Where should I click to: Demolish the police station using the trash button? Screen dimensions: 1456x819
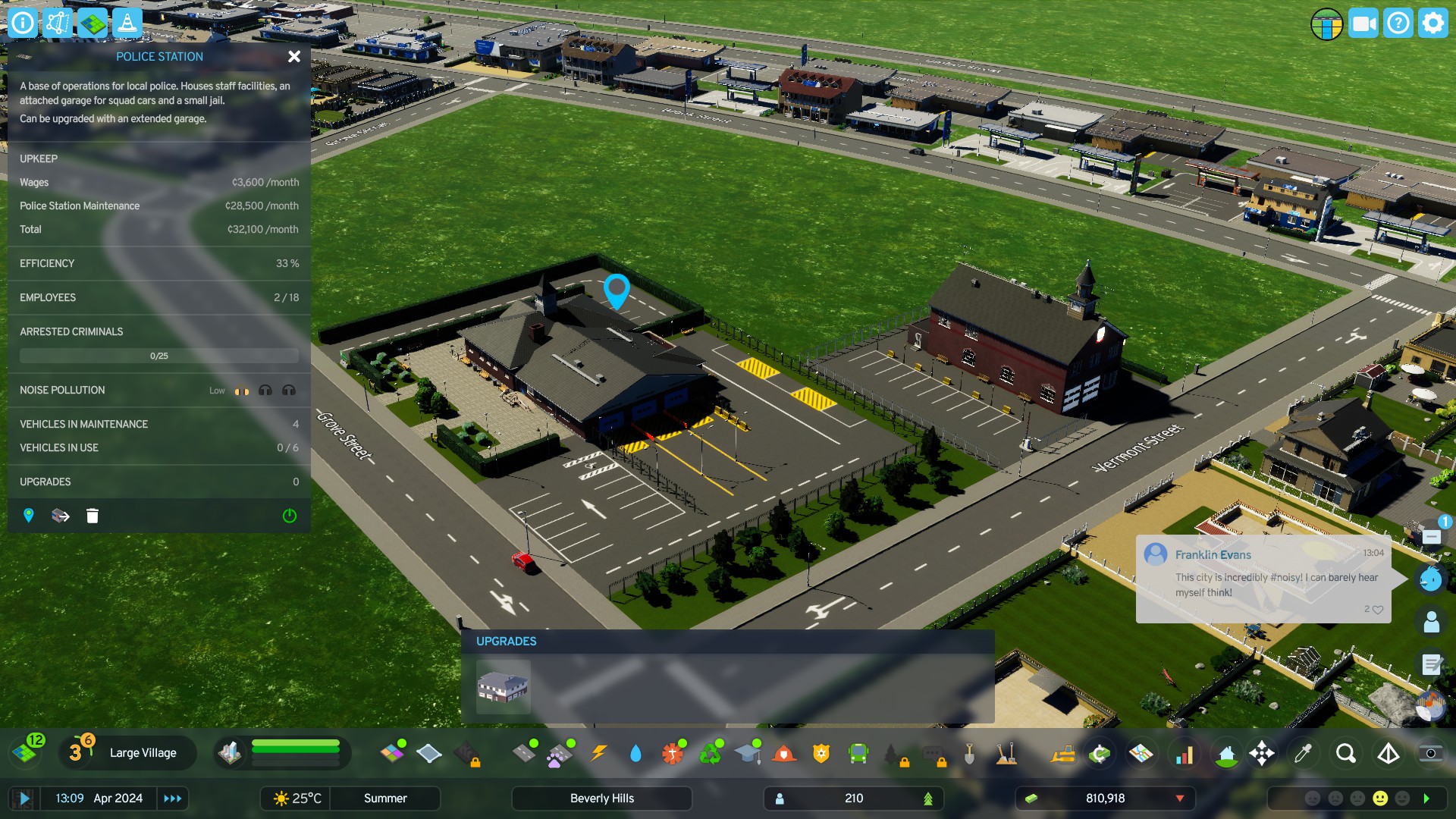92,516
